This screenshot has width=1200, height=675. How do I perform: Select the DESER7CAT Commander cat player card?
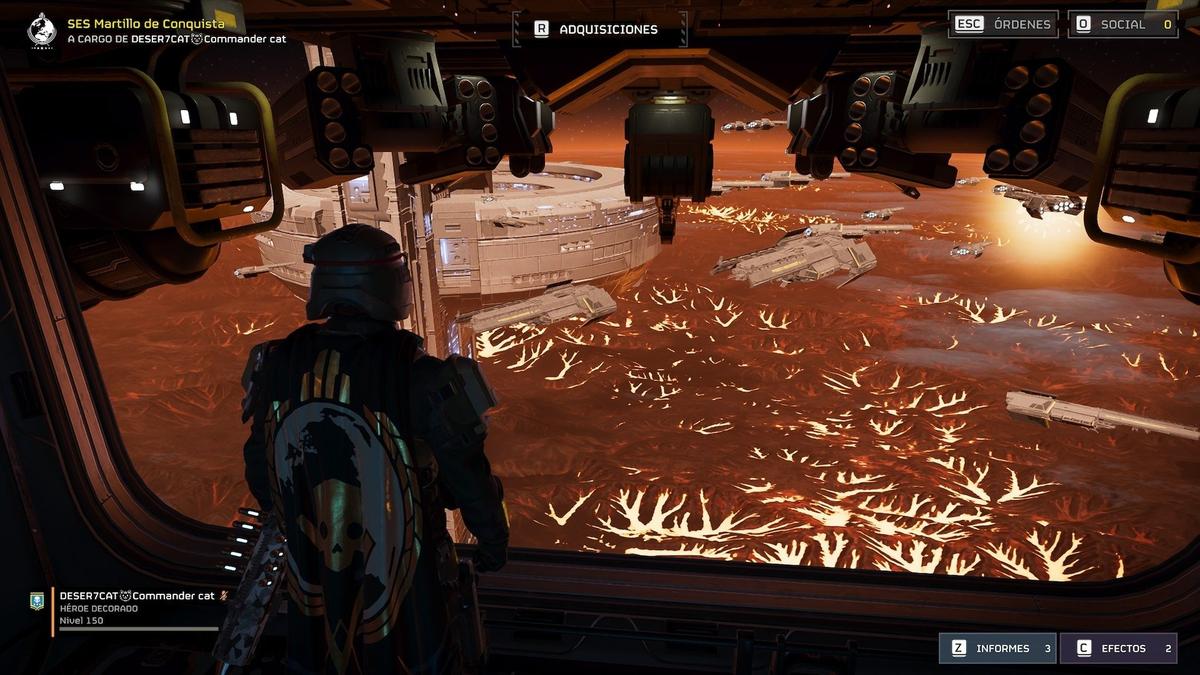135,608
